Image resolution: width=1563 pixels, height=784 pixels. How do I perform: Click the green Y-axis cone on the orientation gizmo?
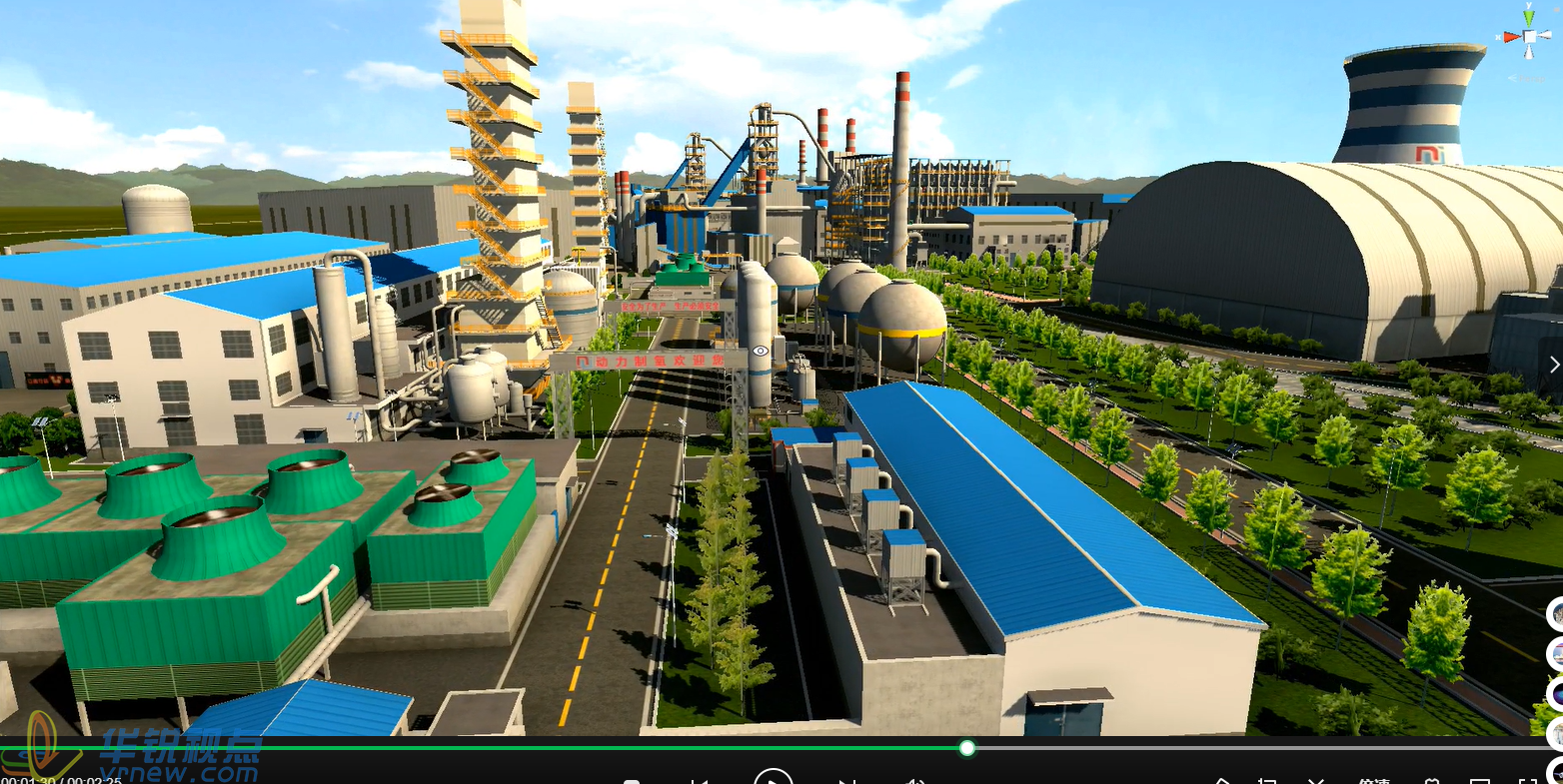(x=1530, y=17)
